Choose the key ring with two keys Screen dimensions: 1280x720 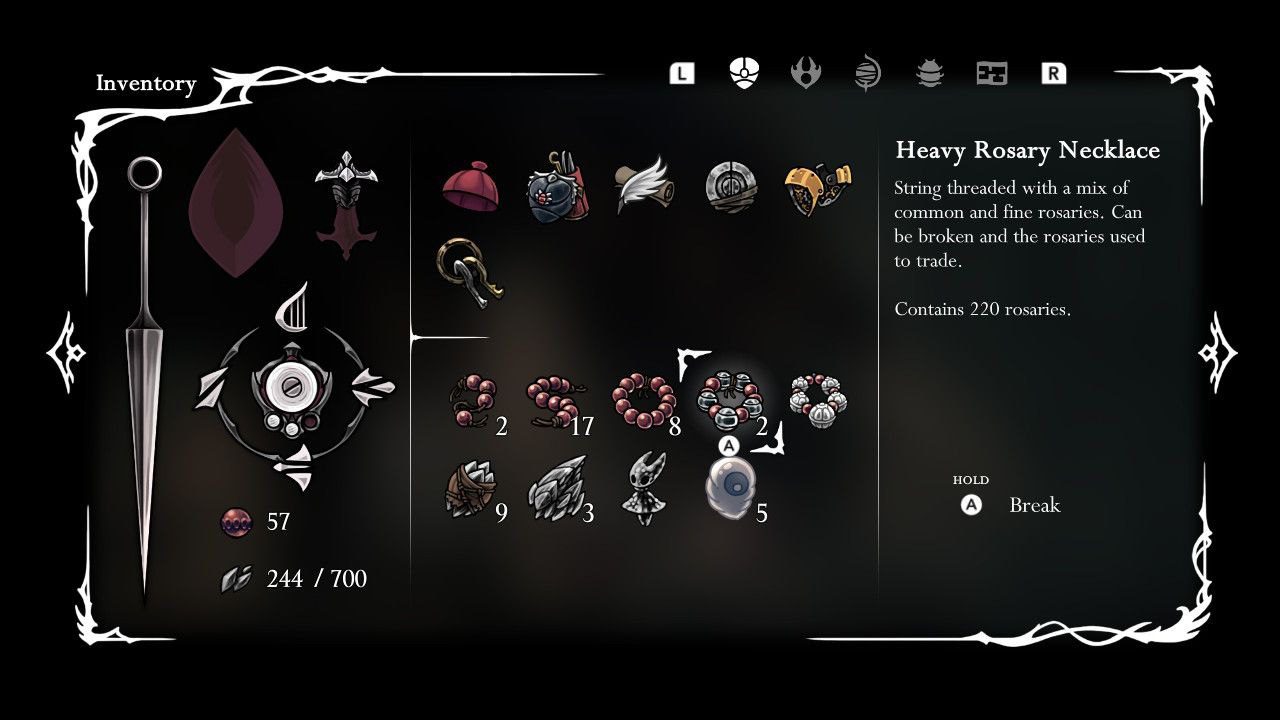coord(466,271)
